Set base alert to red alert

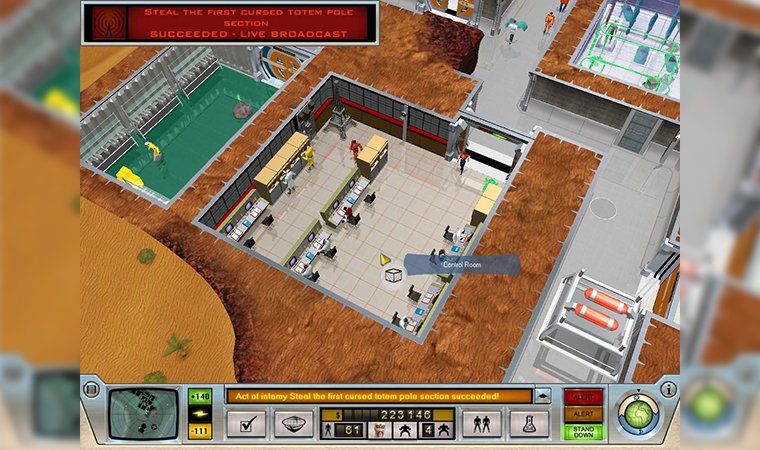pyautogui.click(x=582, y=396)
